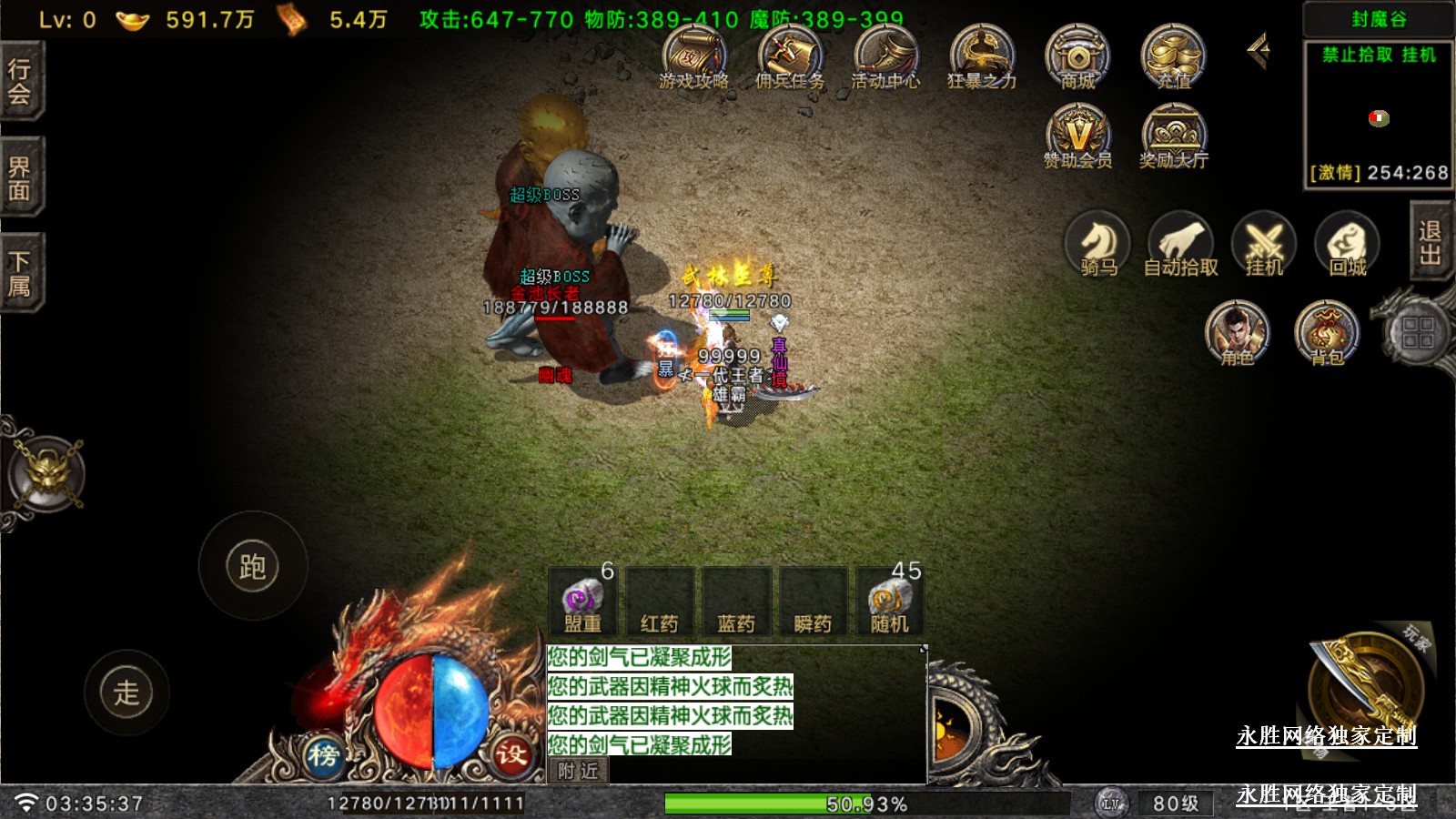This screenshot has height=819, width=1456.
Task: Use the 盟重 teleport scroll slot
Action: point(582,602)
